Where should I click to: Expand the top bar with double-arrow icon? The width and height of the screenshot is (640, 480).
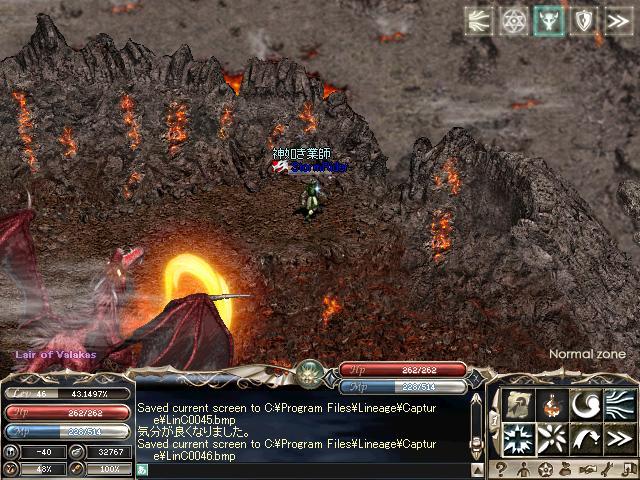[618, 21]
